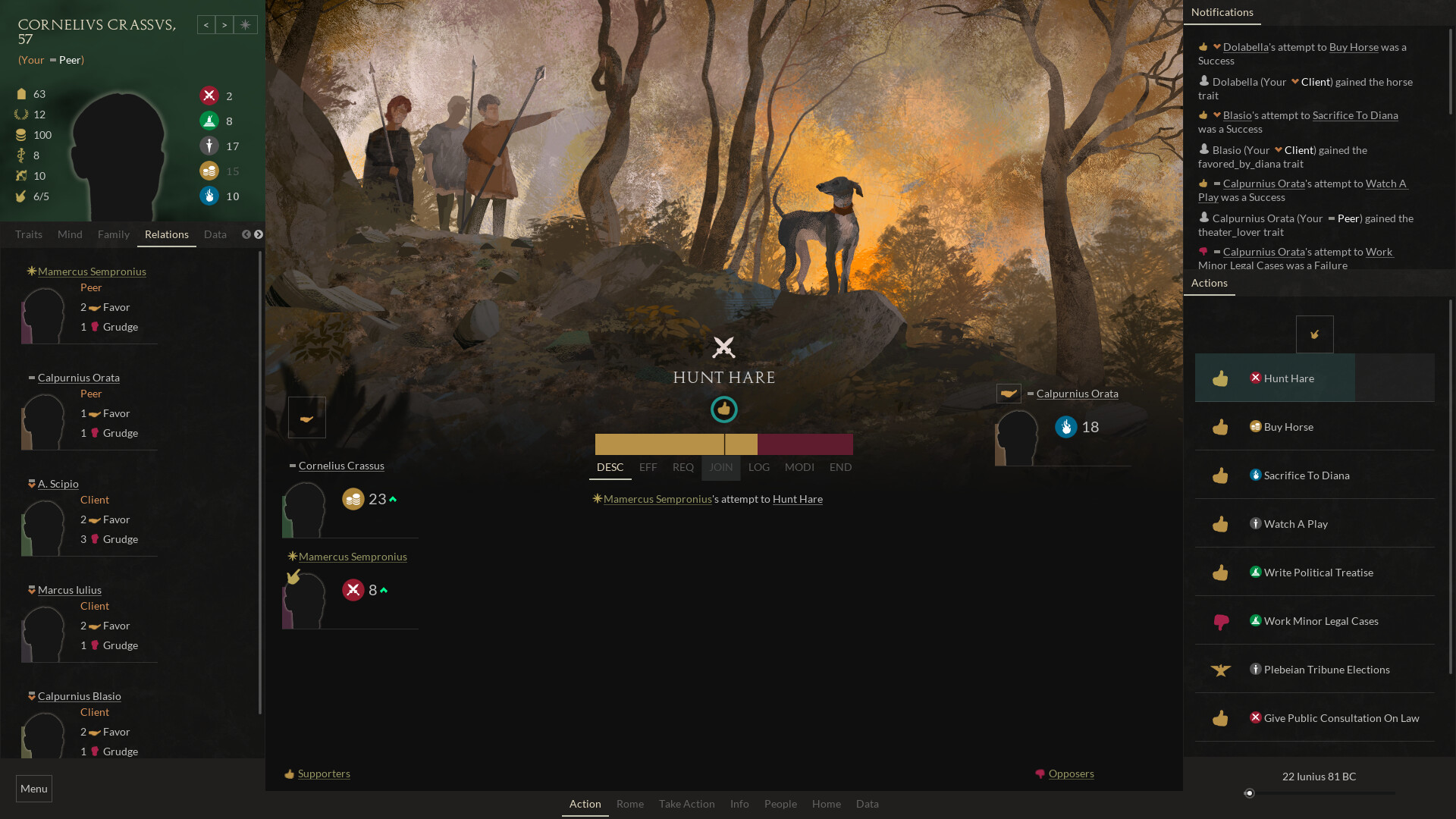1456x819 pixels.
Task: Click the right chevron to view next character
Action: pos(225,24)
